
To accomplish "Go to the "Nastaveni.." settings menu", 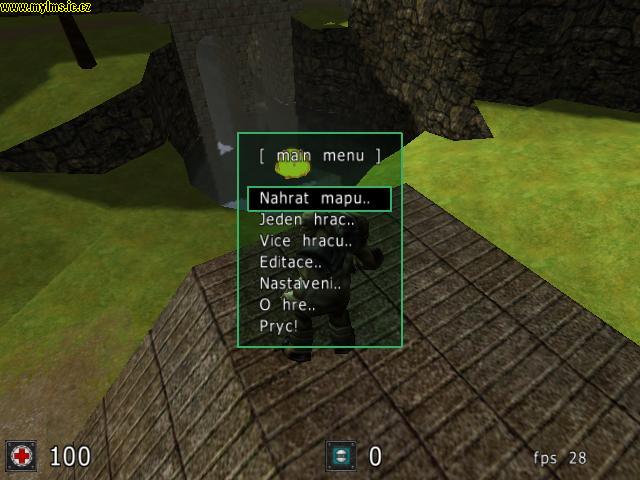I will [x=300, y=283].
